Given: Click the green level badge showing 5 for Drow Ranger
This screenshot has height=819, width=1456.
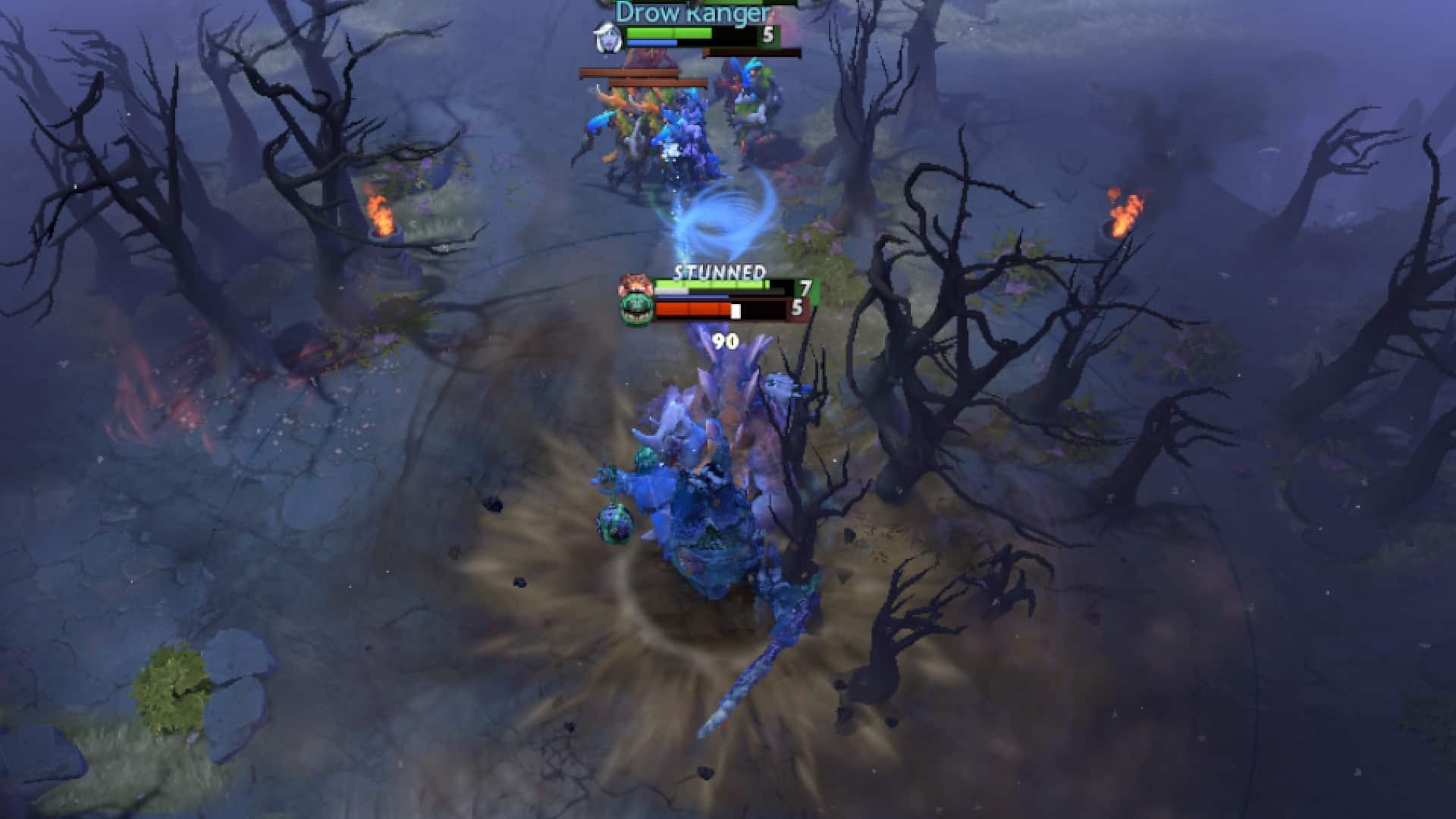Looking at the screenshot, I should 768,33.
